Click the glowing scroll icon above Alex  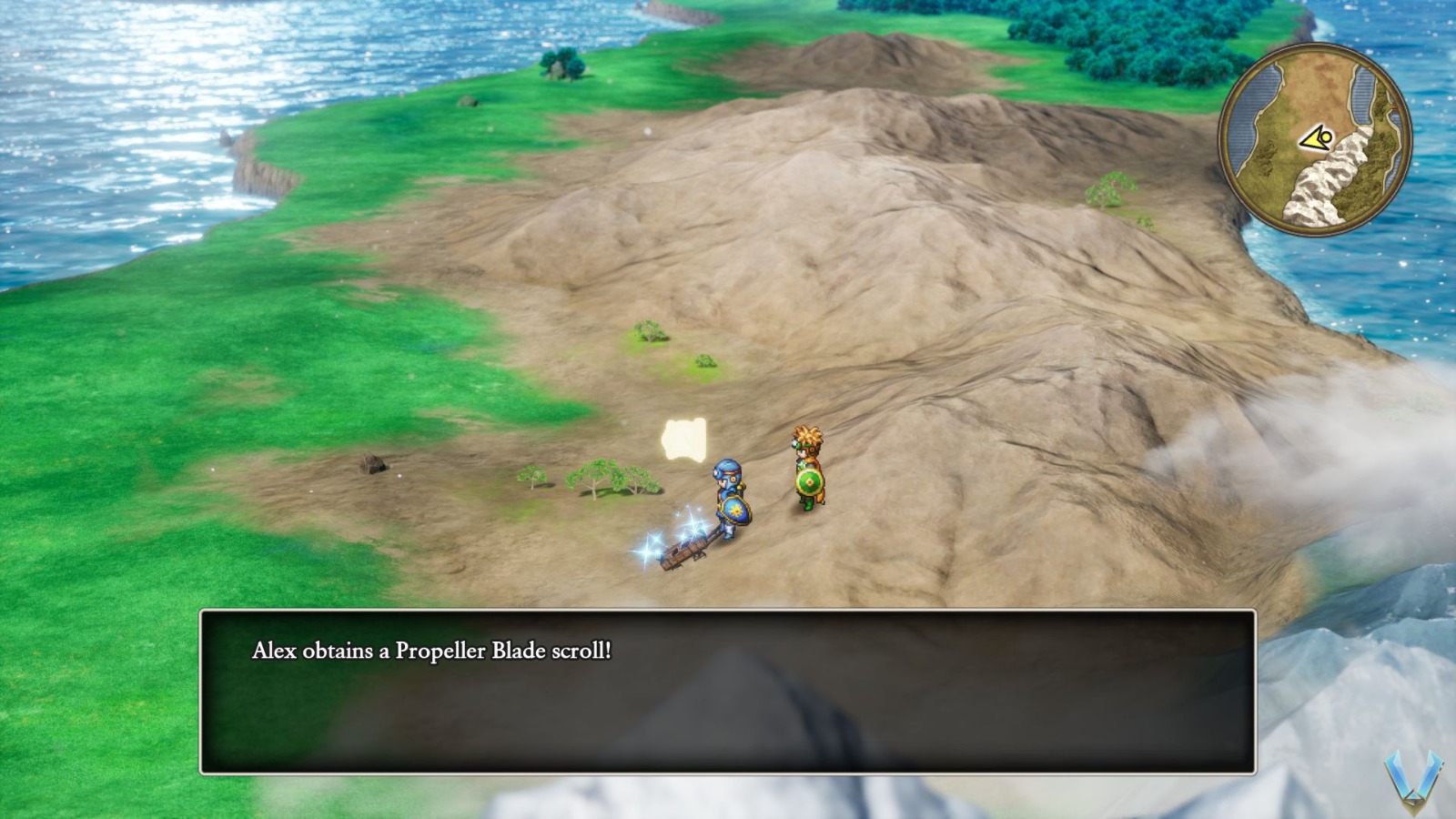684,438
